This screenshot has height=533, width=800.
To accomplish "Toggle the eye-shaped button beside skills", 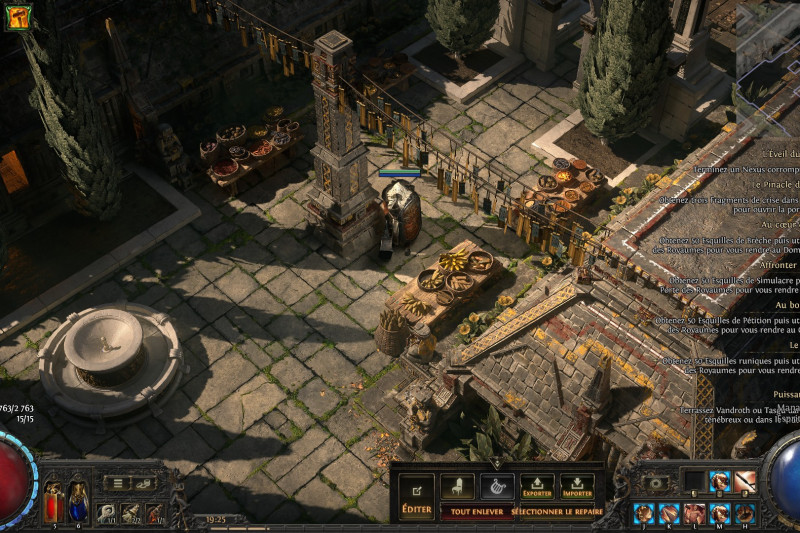I will coord(656,483).
